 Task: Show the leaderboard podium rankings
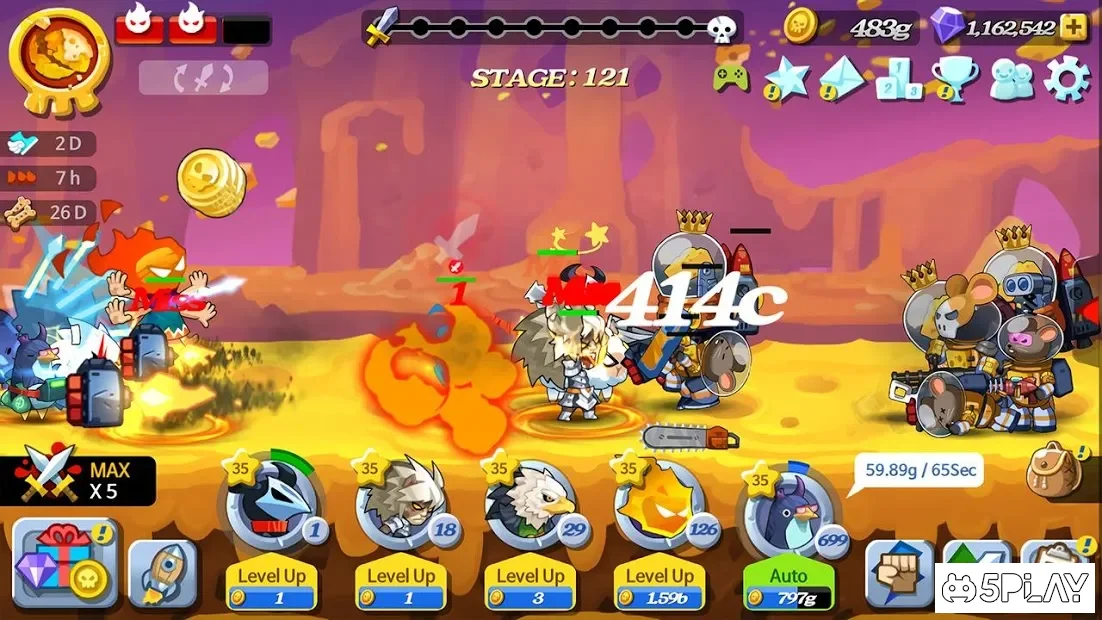[x=898, y=78]
